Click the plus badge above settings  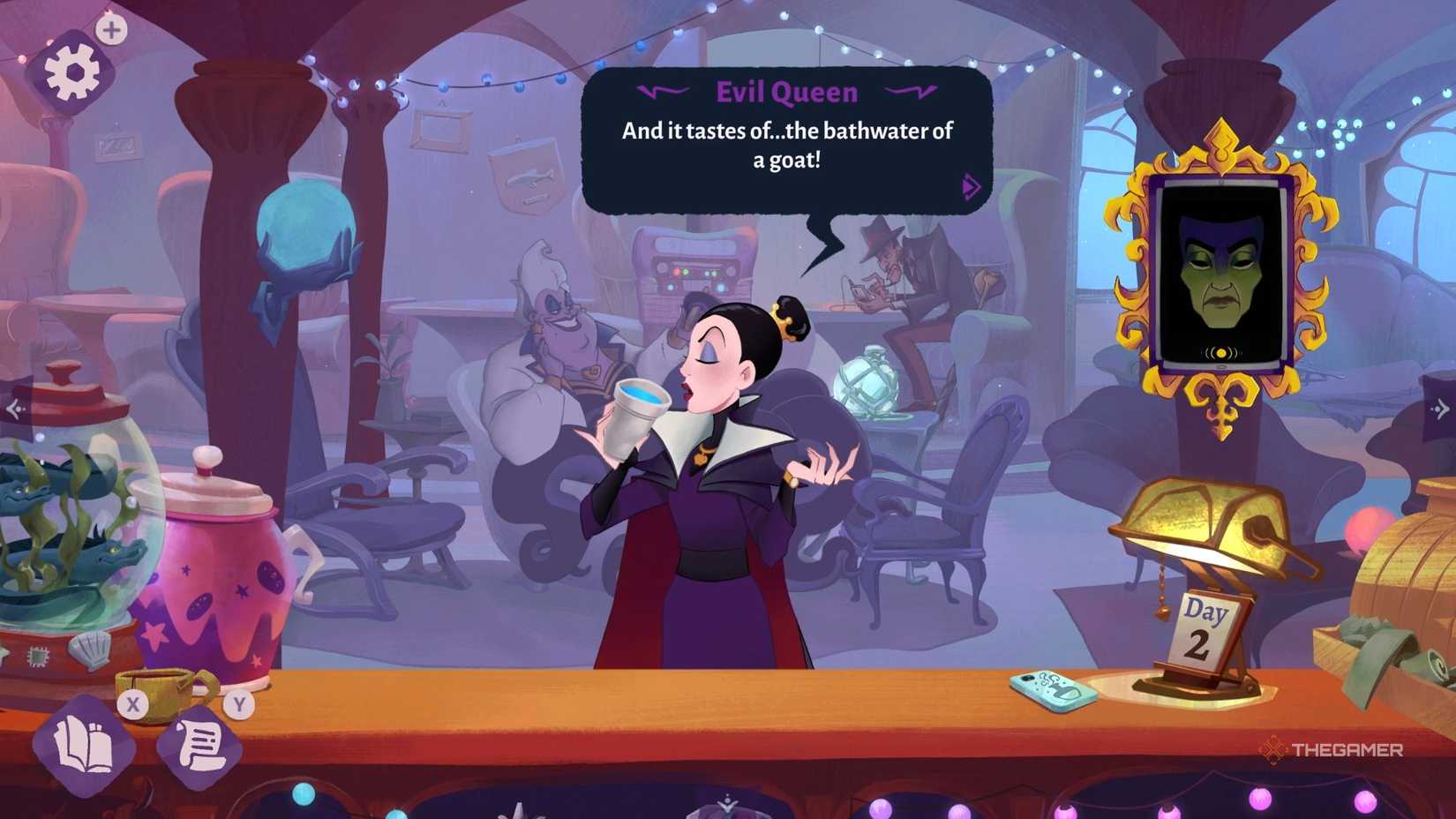[109, 28]
